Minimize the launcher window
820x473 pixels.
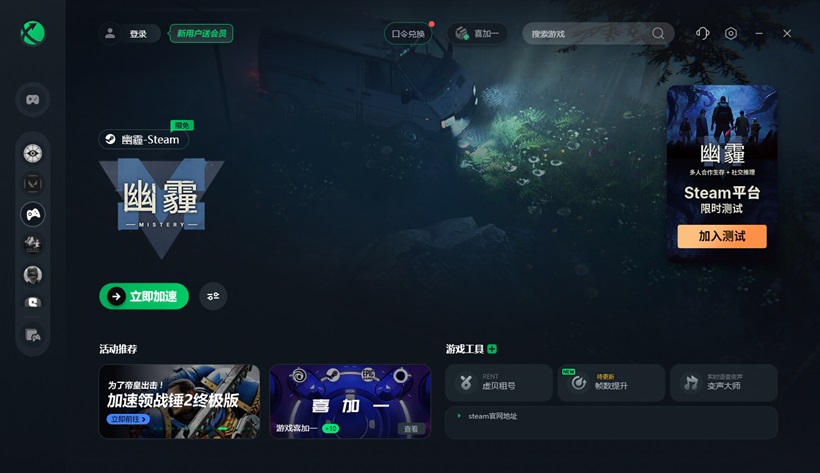(x=759, y=34)
